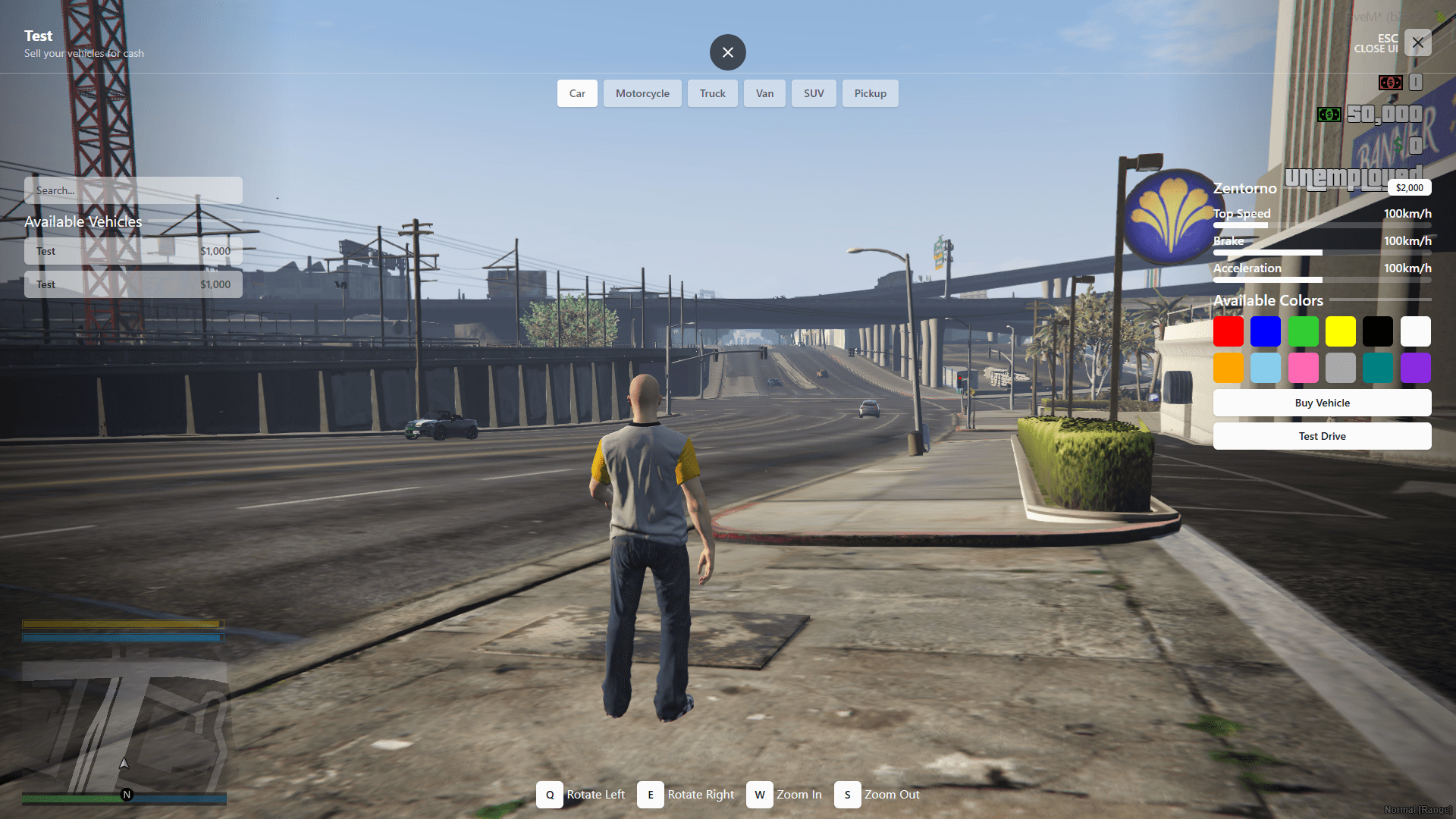Switch to the Motorcycle category
The image size is (1456, 819).
642,93
